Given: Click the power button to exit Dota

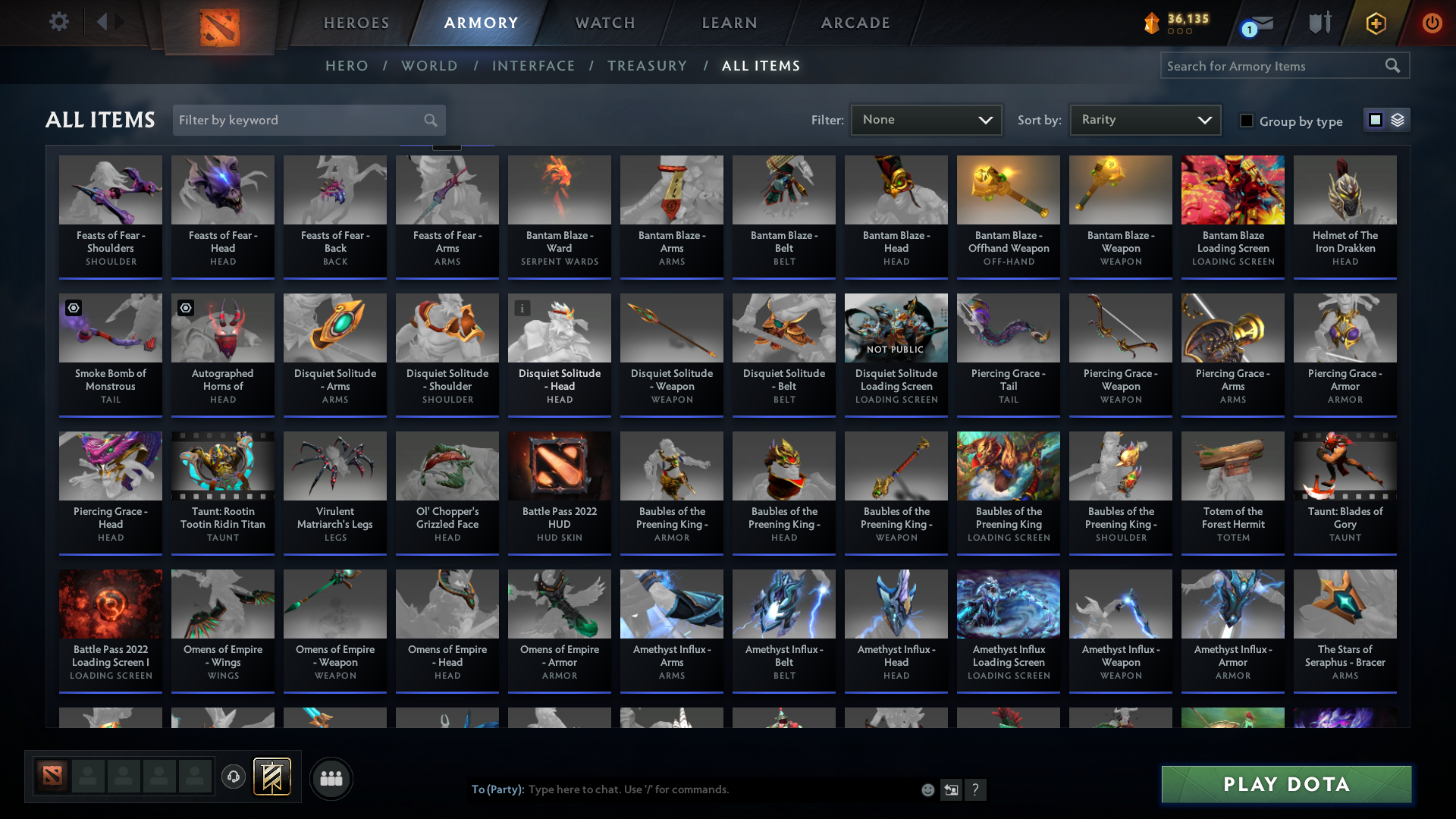Looking at the screenshot, I should [x=1432, y=23].
